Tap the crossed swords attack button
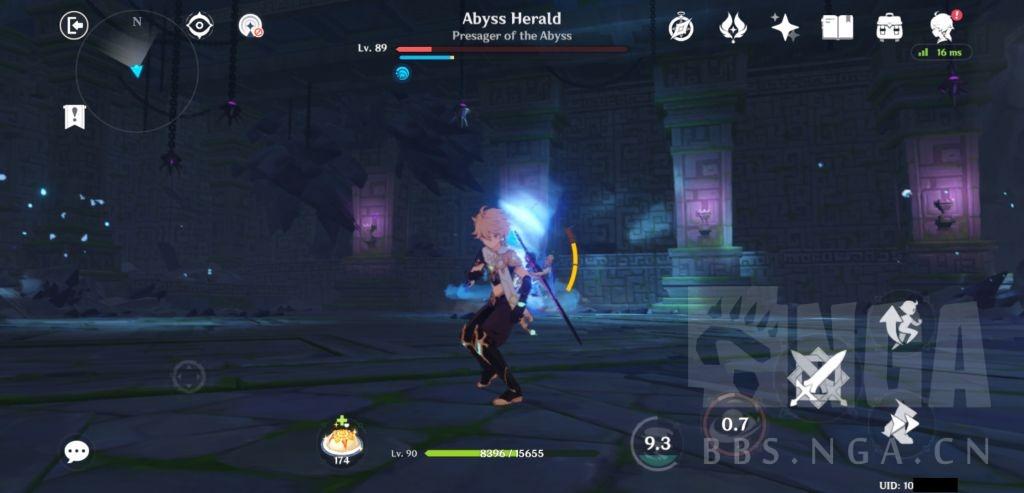Screen dimensions: 1024x493 coord(819,378)
